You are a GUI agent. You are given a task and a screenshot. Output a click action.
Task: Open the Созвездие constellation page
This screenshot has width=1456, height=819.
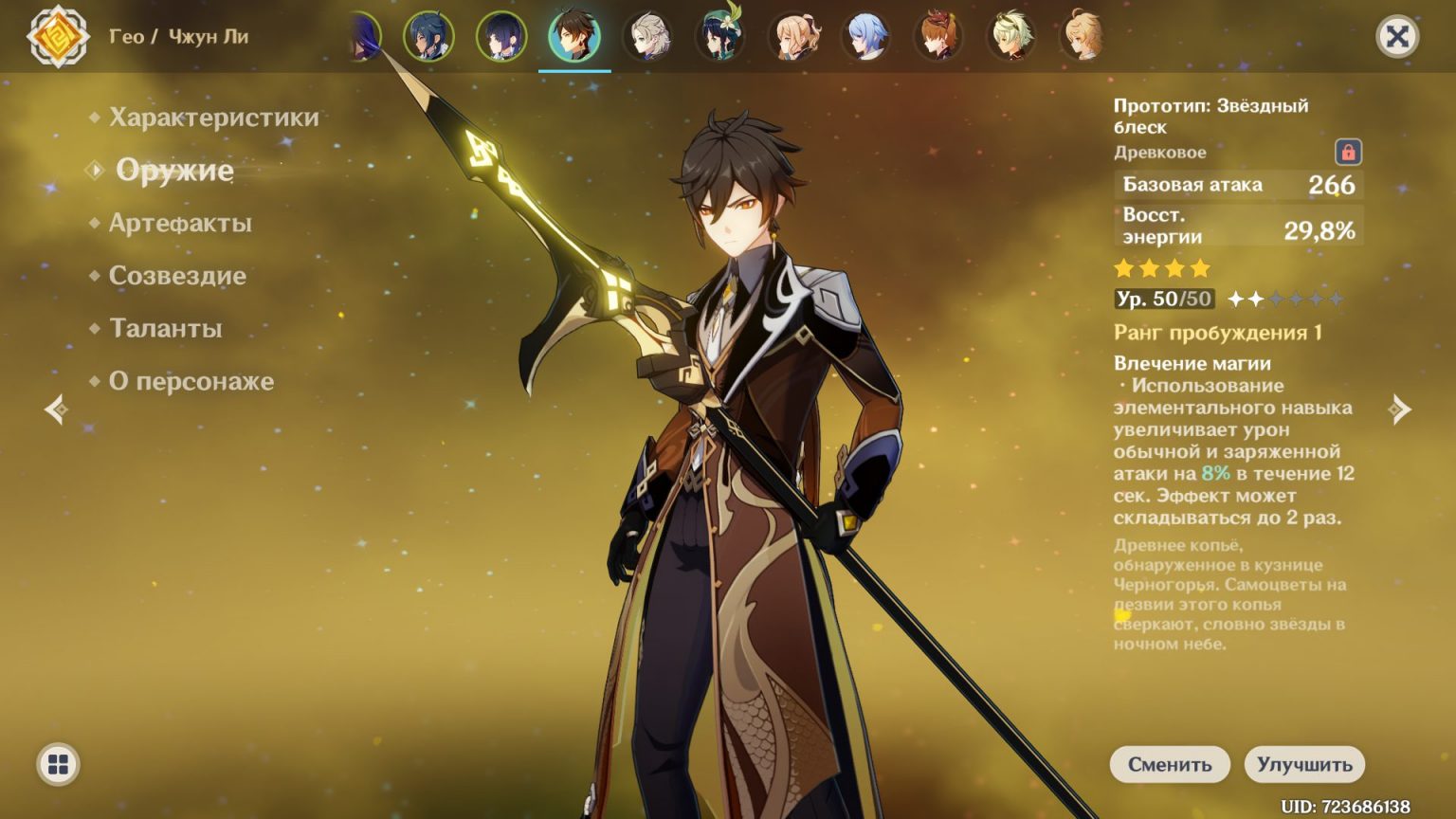(x=177, y=276)
